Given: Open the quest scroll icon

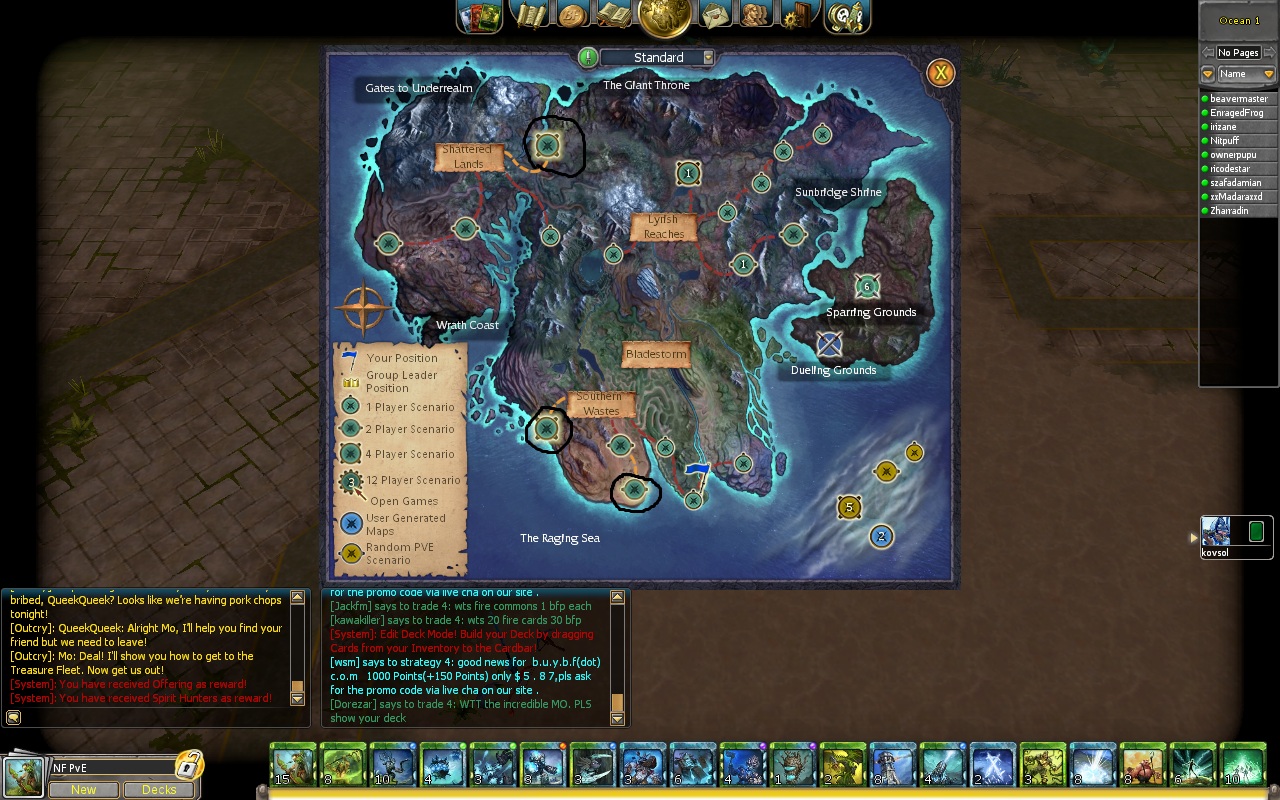Looking at the screenshot, I should [530, 14].
